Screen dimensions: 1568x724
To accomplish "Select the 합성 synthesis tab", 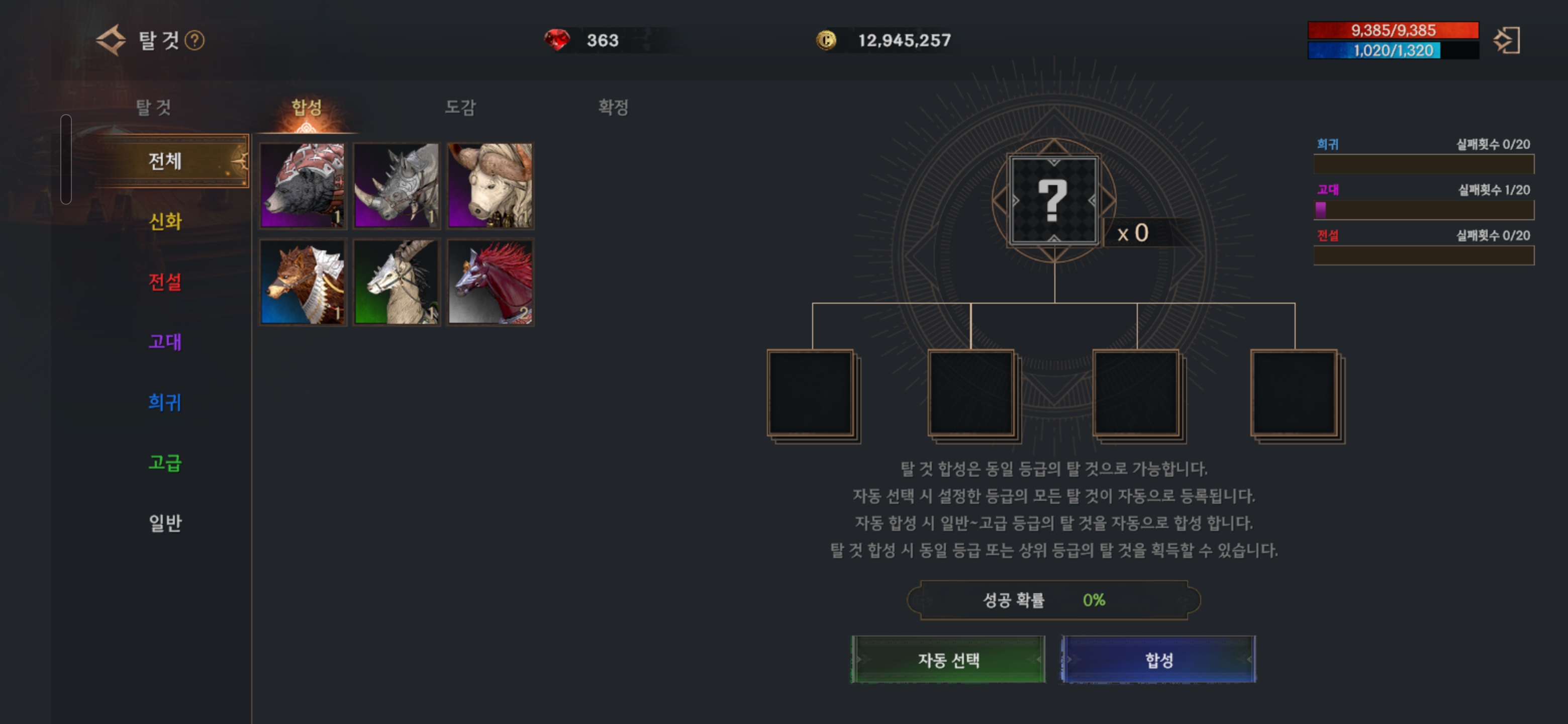I will coord(306,107).
